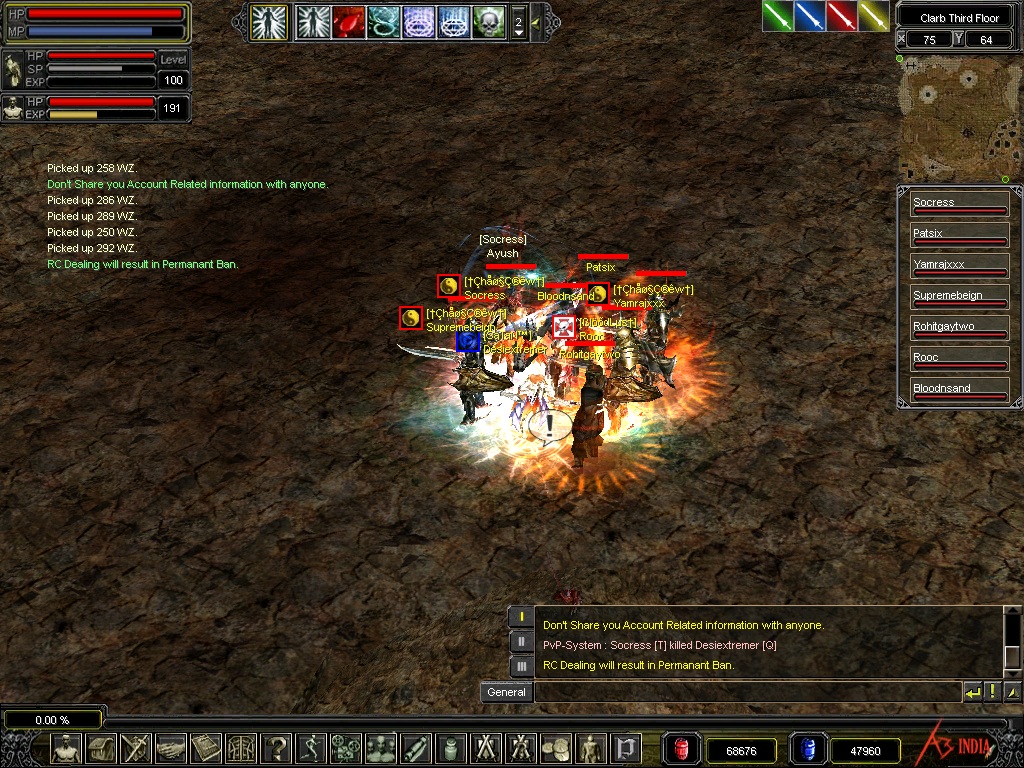The height and width of the screenshot is (768, 1024).
Task: Select Bloodnsand in the party list
Action: 959,391
